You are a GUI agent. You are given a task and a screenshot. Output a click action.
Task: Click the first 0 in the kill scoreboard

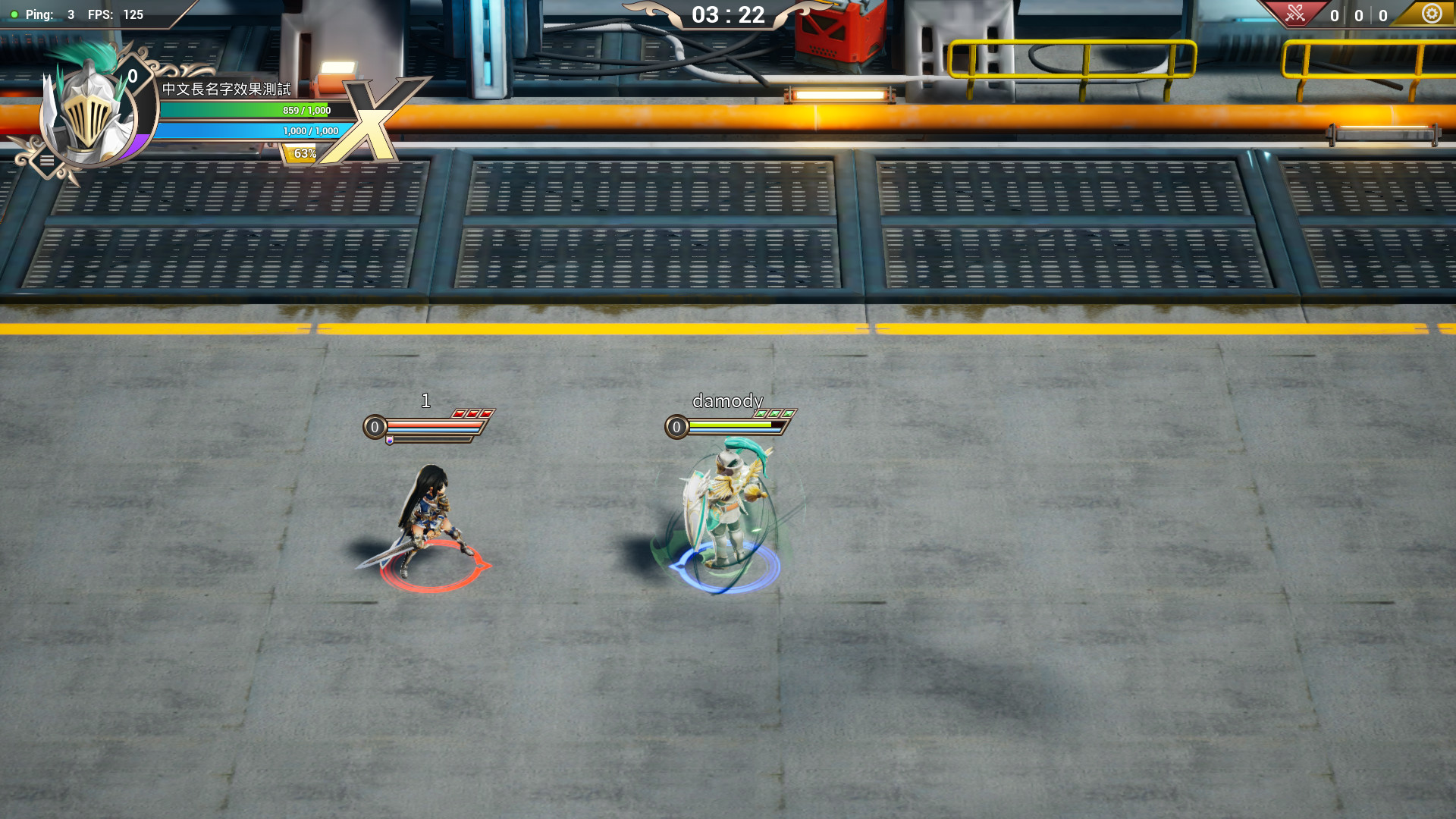(1332, 14)
